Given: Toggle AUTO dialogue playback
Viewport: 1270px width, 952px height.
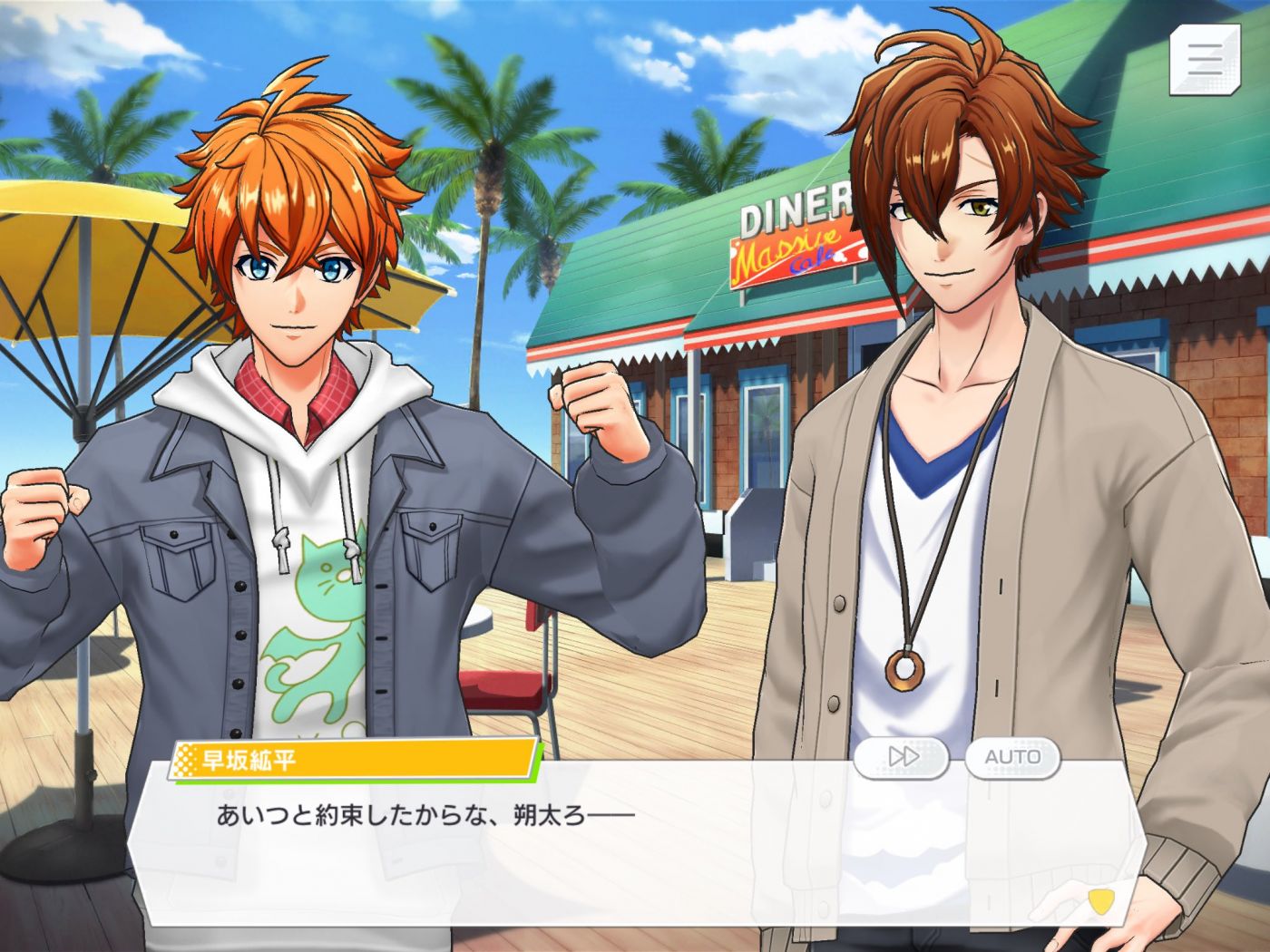Looking at the screenshot, I should (1012, 757).
